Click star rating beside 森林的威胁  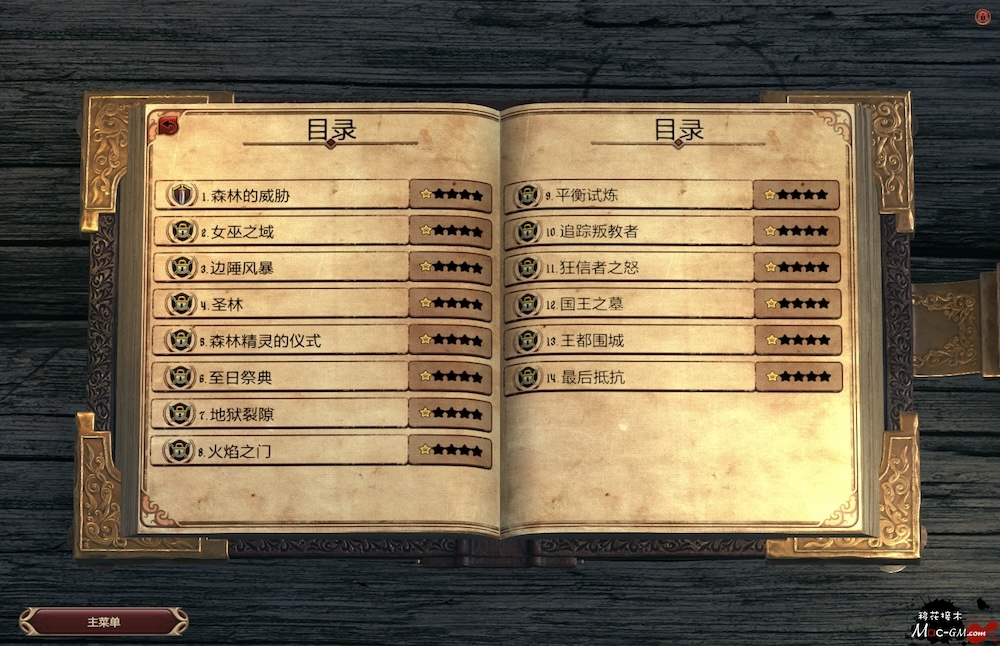pyautogui.click(x=451, y=195)
